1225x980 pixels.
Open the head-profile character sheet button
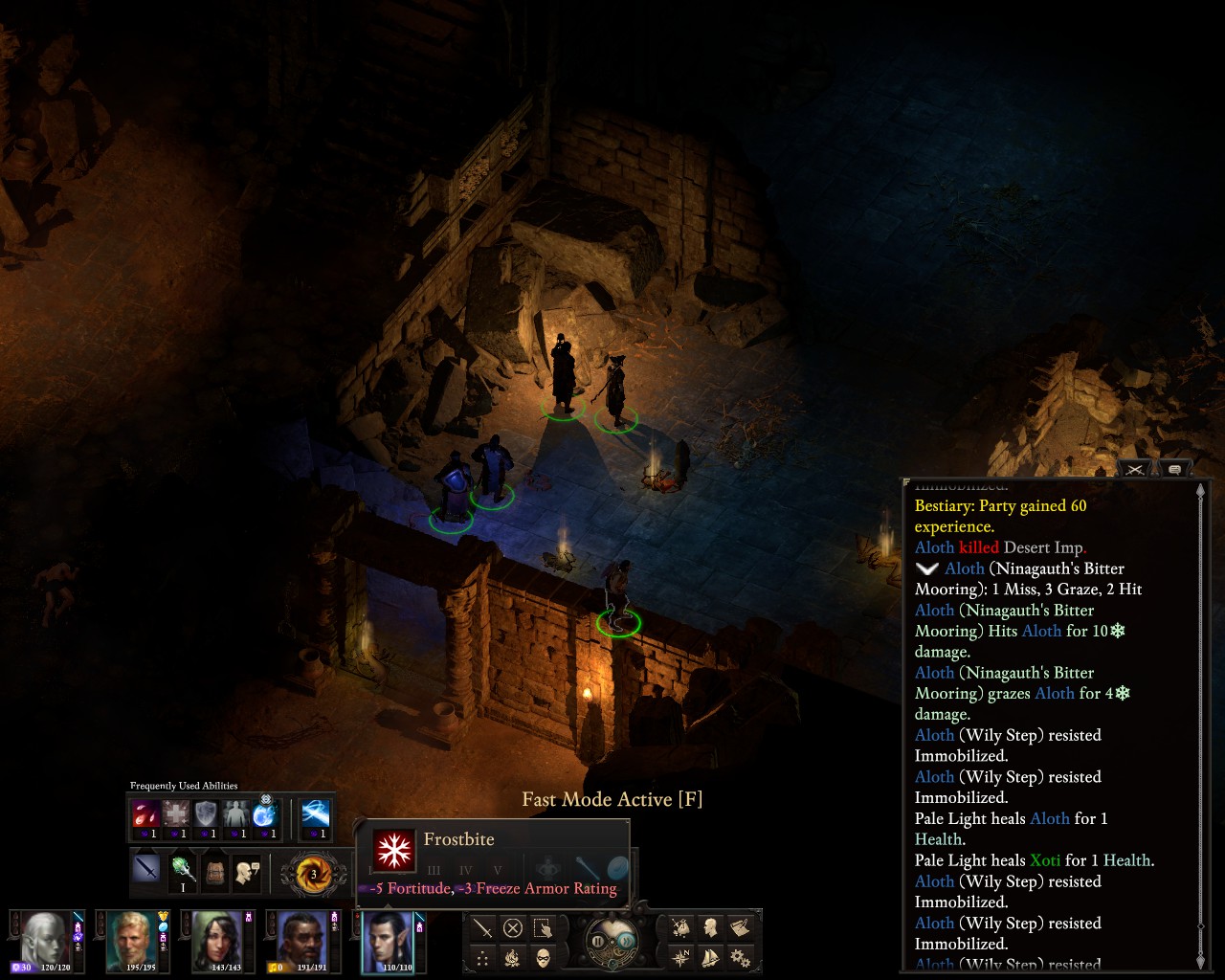click(710, 927)
